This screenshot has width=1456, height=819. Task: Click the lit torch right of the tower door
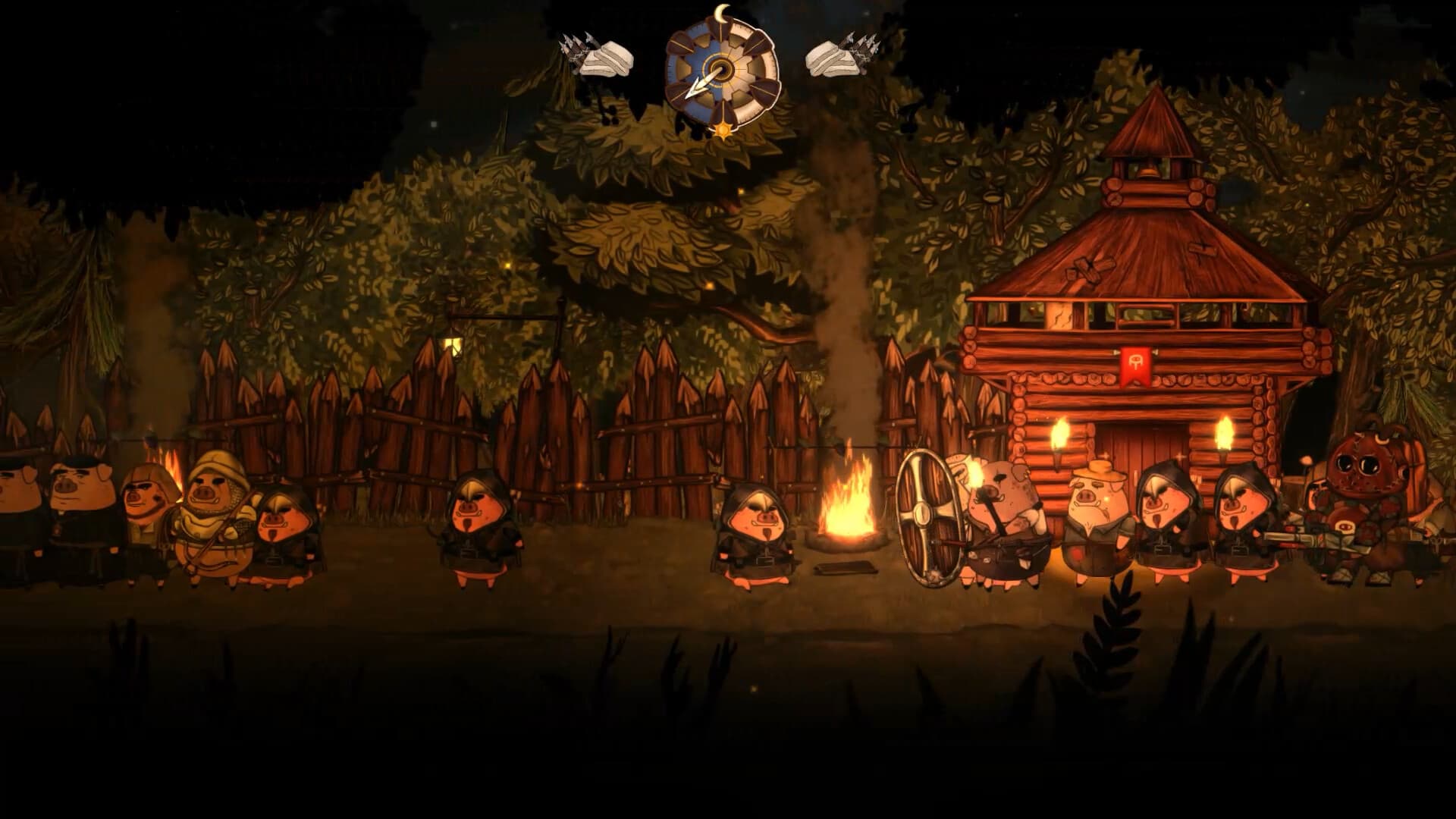tap(1223, 432)
